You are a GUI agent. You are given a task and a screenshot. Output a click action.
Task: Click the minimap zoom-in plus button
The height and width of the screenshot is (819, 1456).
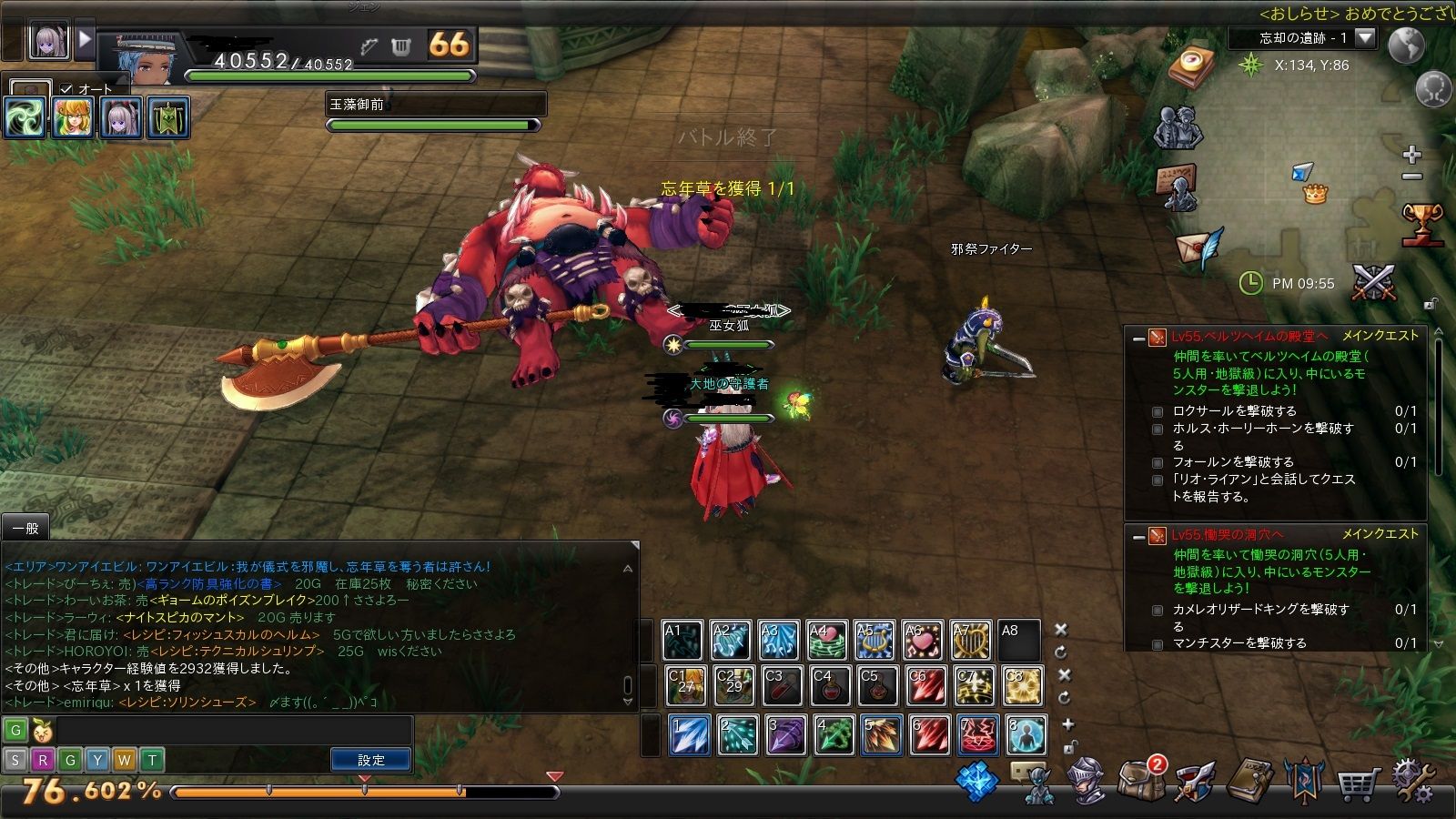point(1411,155)
